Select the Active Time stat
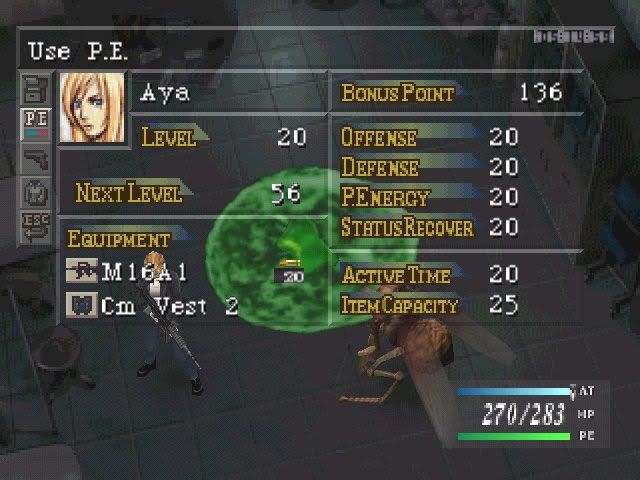 tap(396, 275)
